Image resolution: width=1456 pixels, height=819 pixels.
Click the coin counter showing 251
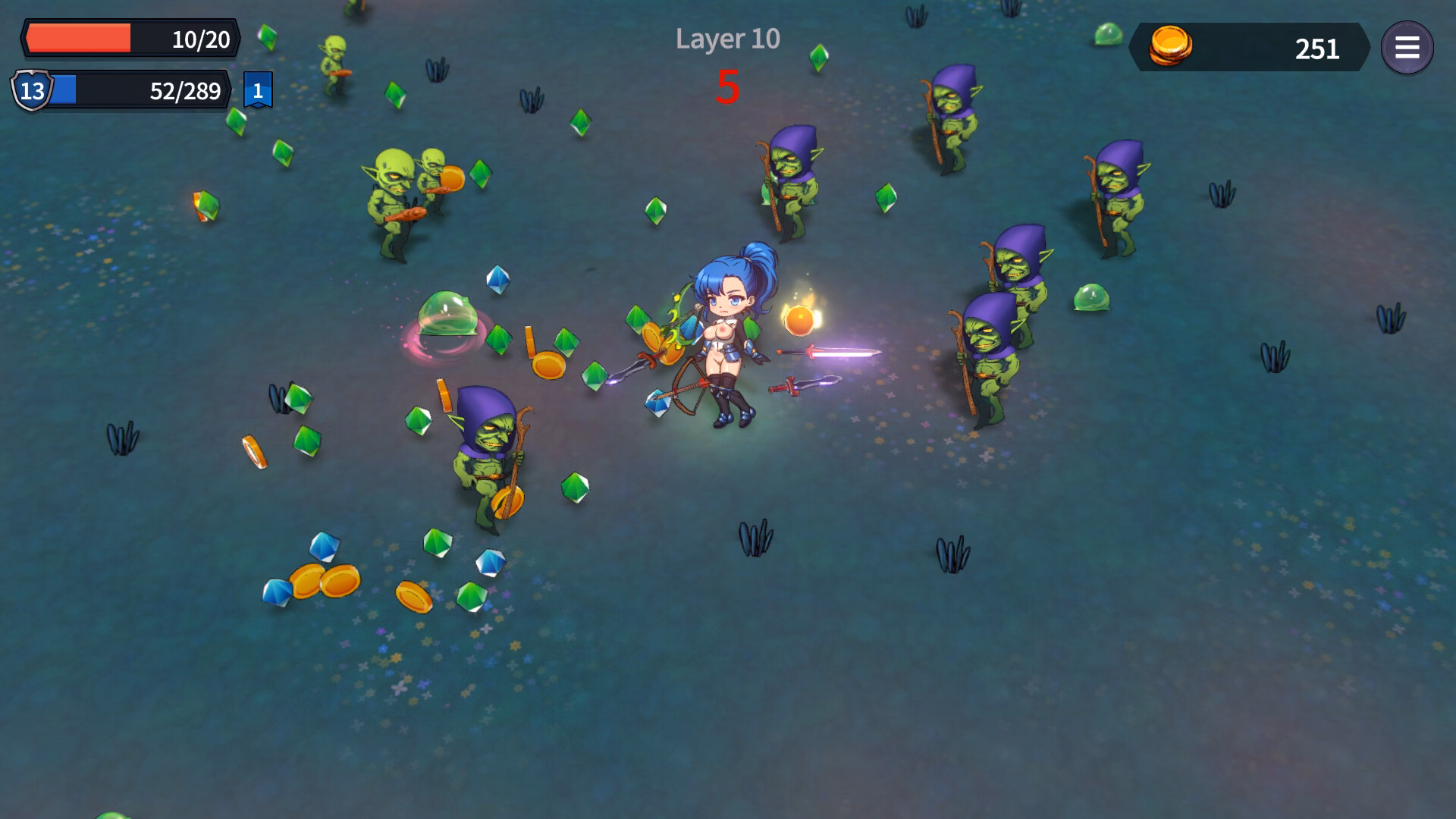tap(1316, 48)
